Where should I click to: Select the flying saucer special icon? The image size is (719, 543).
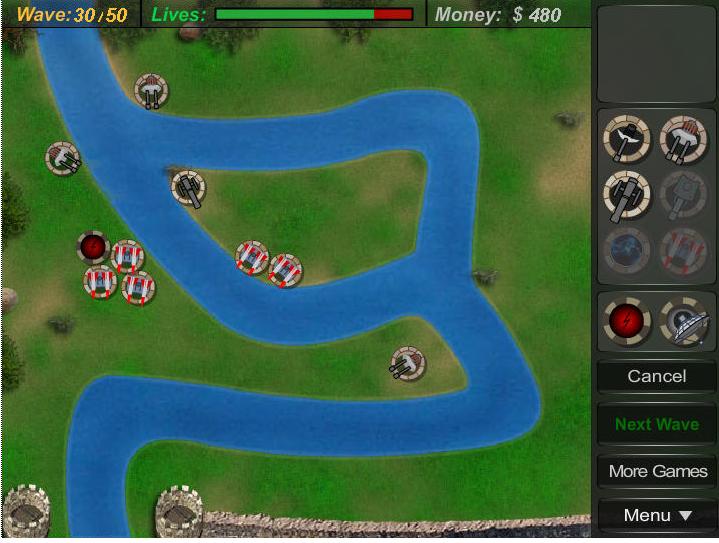[684, 321]
